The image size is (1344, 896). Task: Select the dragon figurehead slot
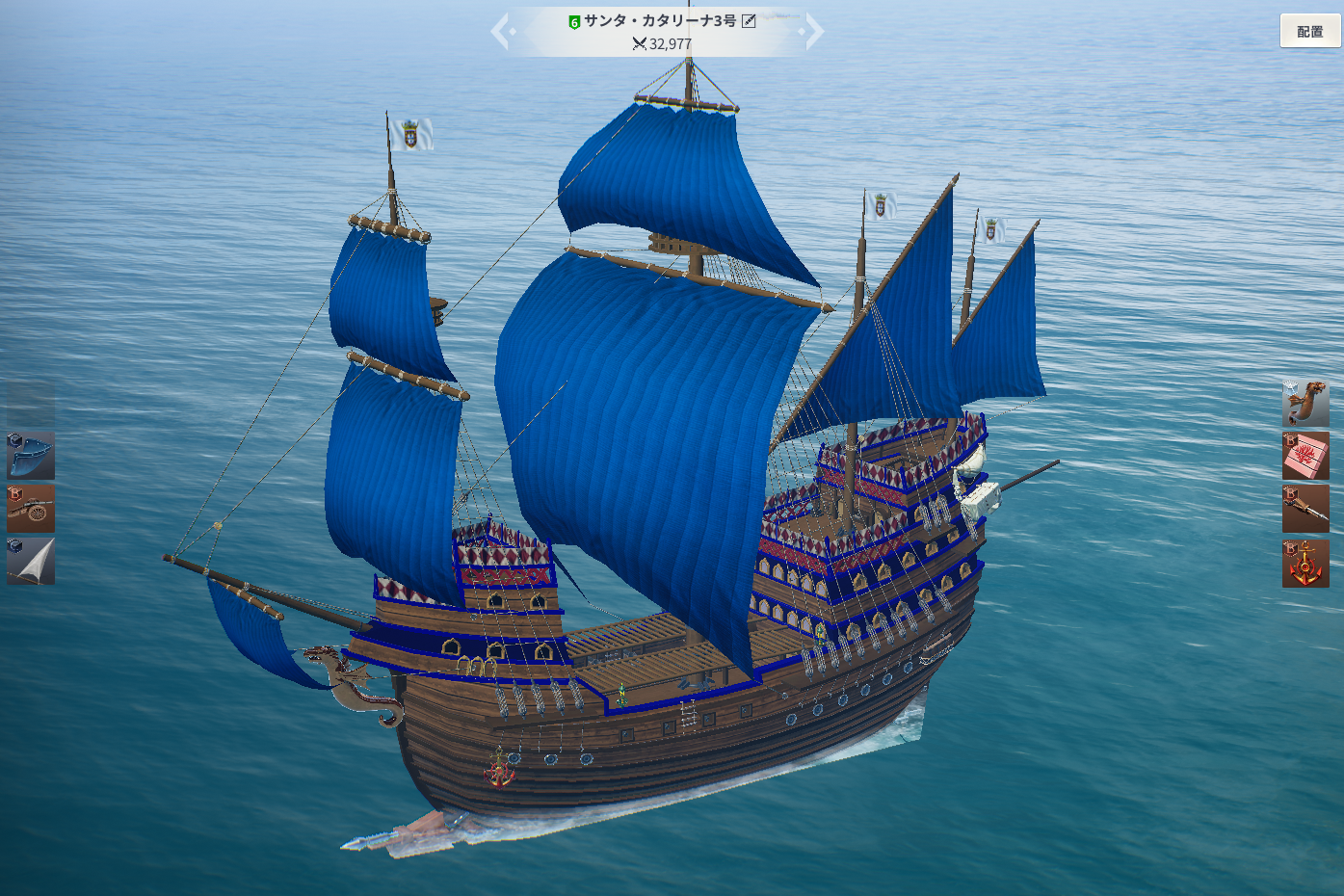click(x=1305, y=403)
